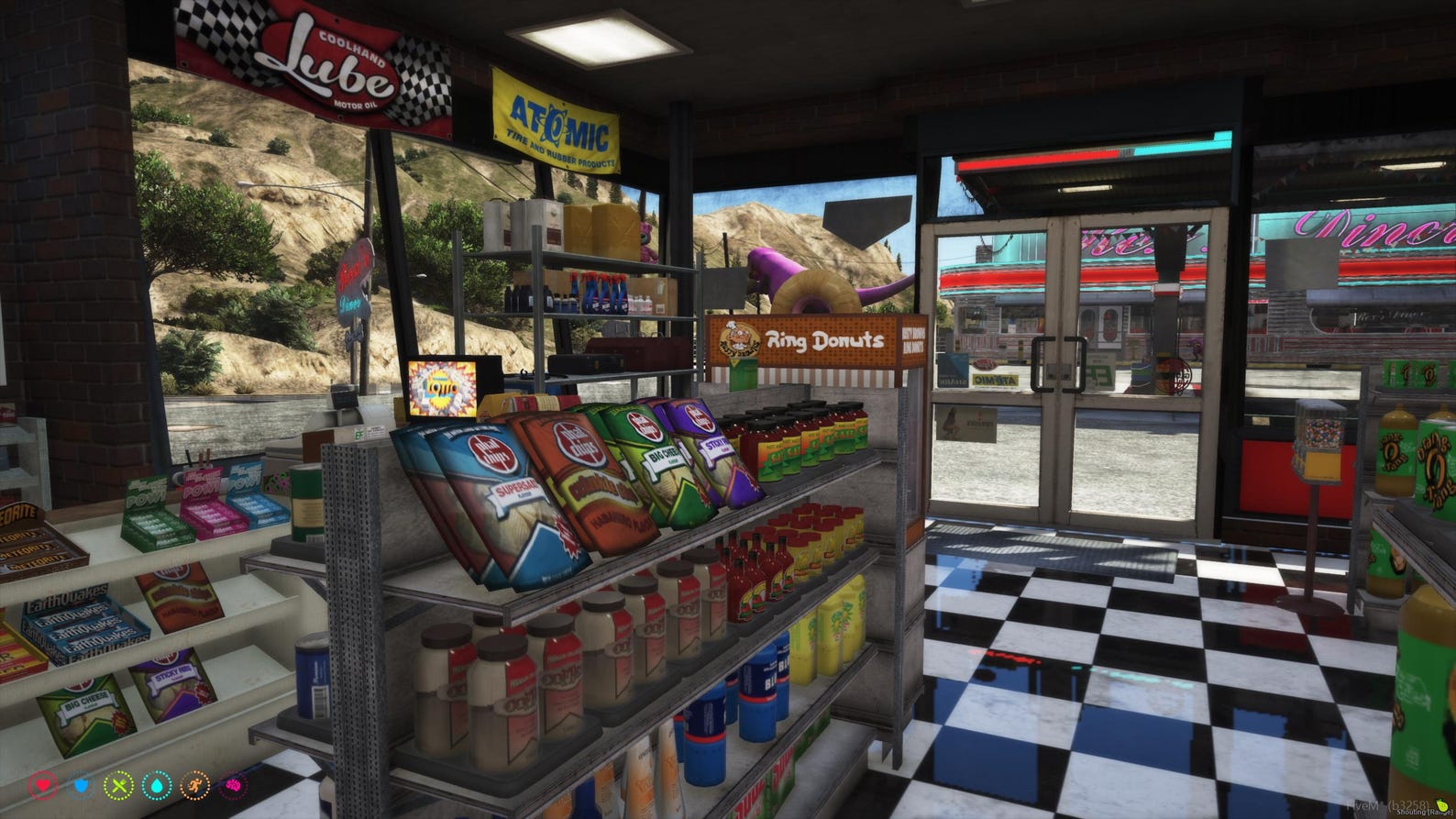Click the red heart health HUD icon

[x=41, y=784]
